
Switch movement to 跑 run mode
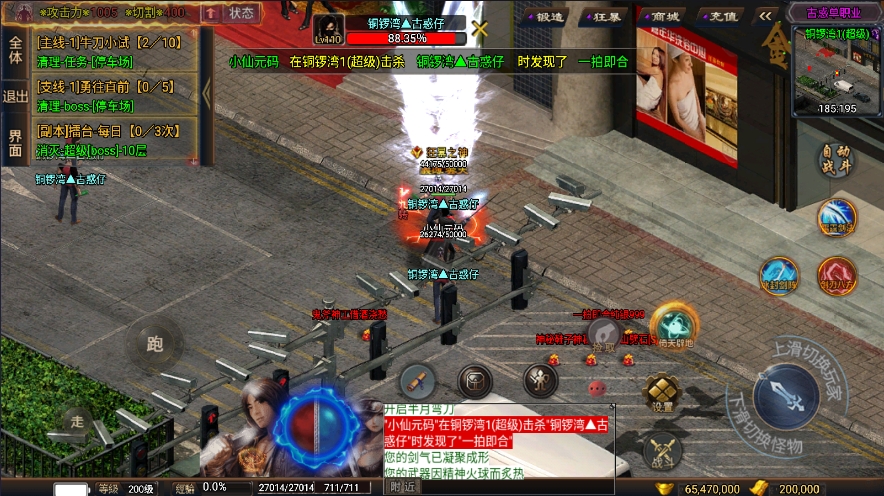tap(155, 345)
